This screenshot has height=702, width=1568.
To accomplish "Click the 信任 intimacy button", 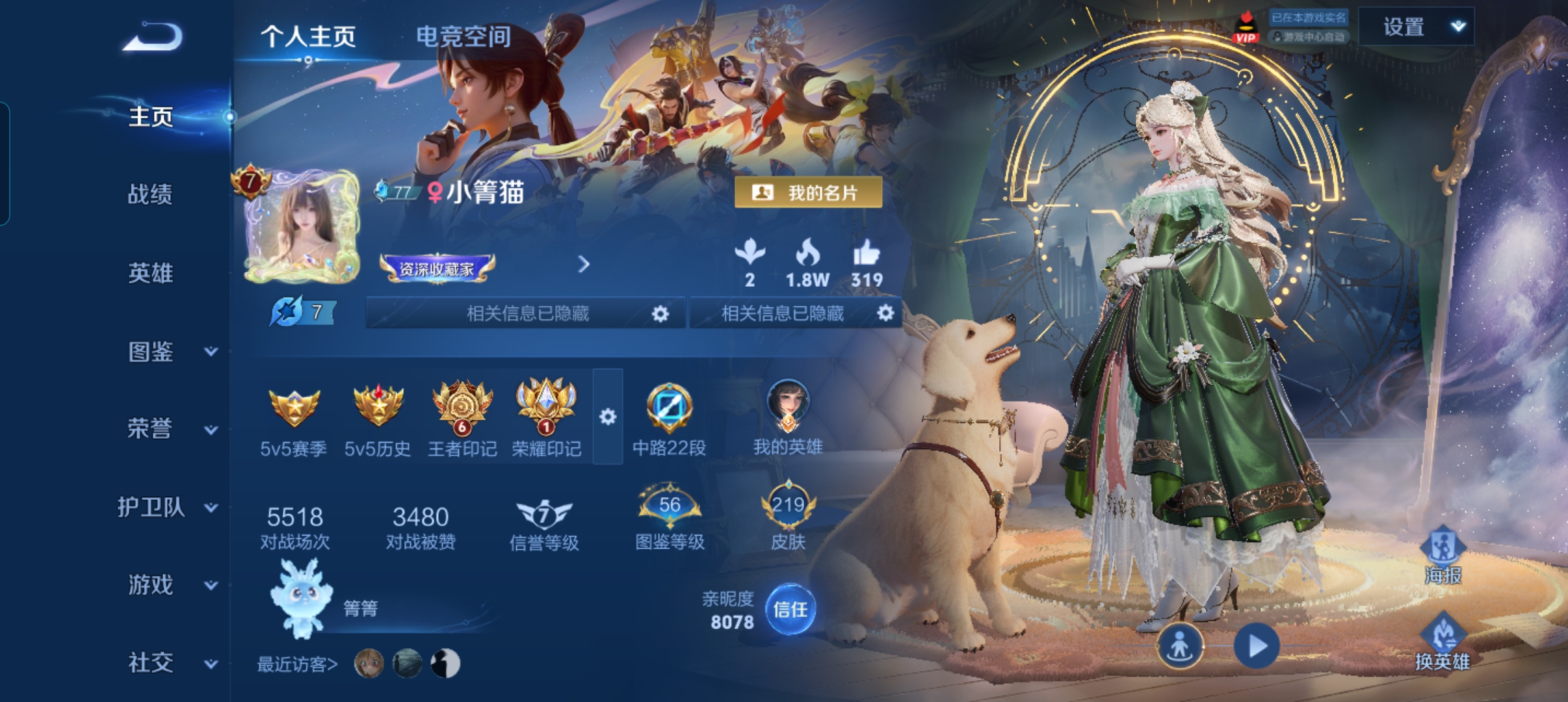I will click(790, 610).
